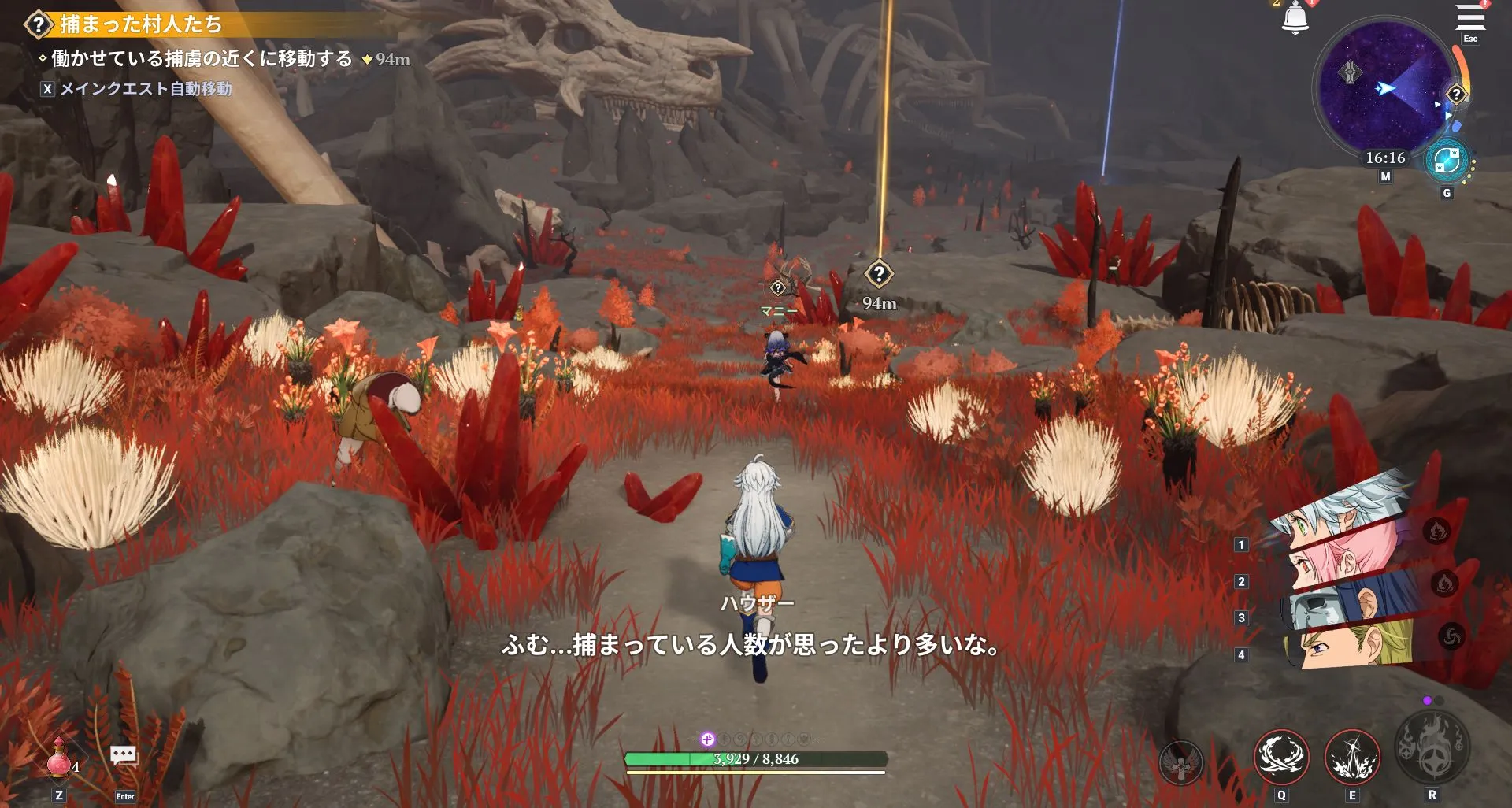Open the Esc menu via the hamburger icon
The image size is (1512, 808).
pyautogui.click(x=1469, y=17)
